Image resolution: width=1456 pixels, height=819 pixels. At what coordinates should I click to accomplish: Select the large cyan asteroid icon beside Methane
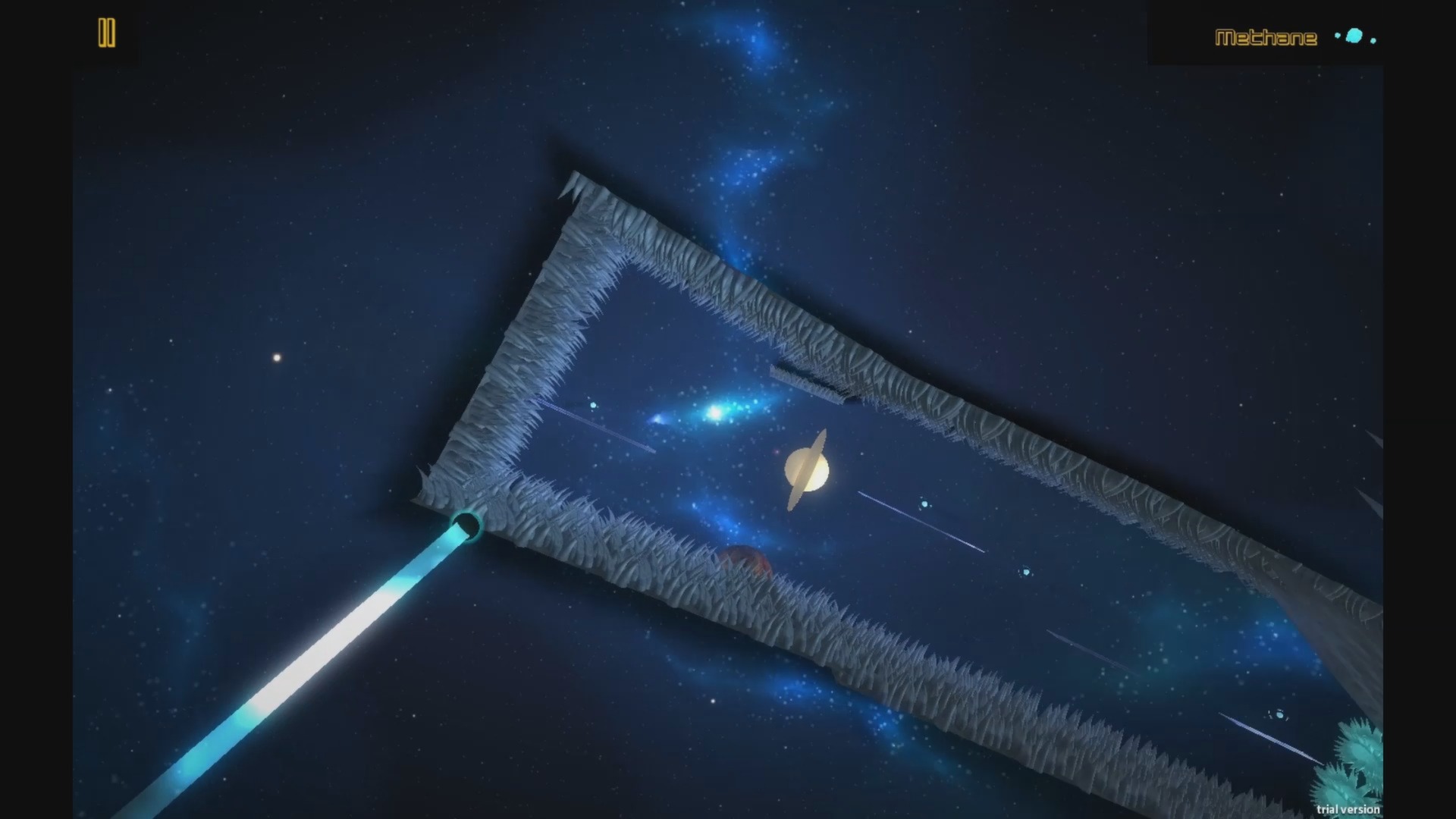(x=1354, y=36)
